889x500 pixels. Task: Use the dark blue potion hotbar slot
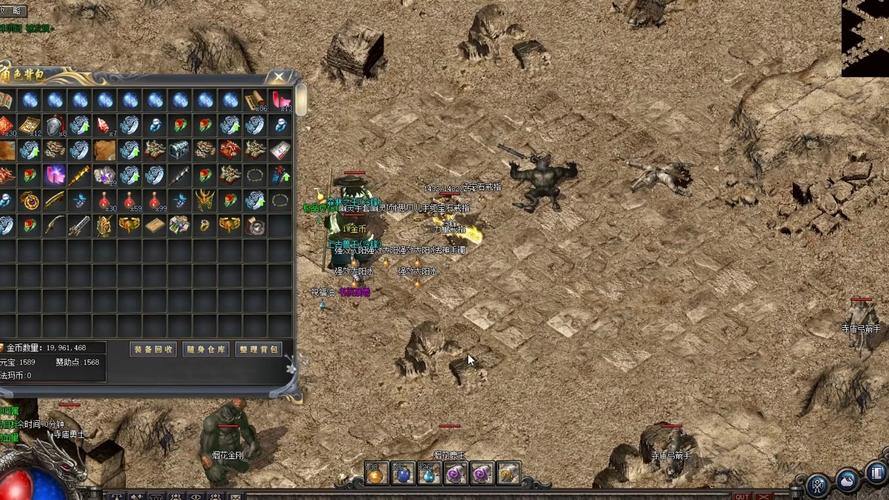point(402,473)
